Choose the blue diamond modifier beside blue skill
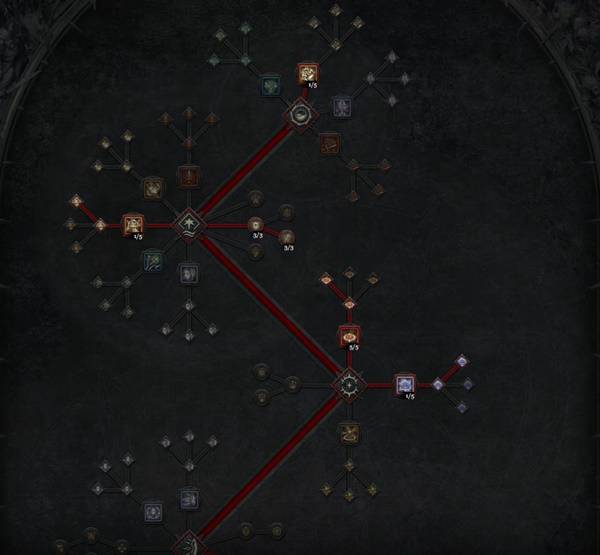600x555 pixels. coord(437,384)
